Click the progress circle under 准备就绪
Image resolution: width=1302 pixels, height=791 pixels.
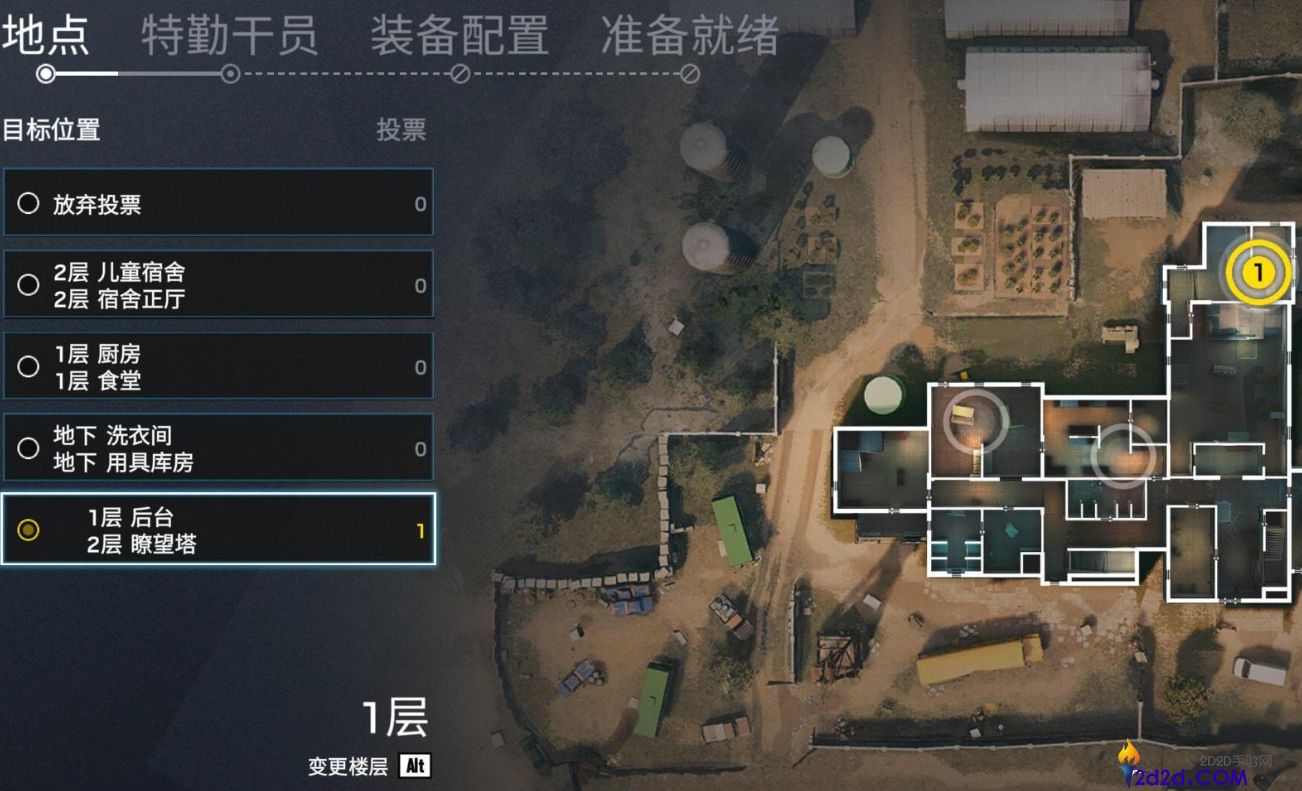(x=690, y=73)
